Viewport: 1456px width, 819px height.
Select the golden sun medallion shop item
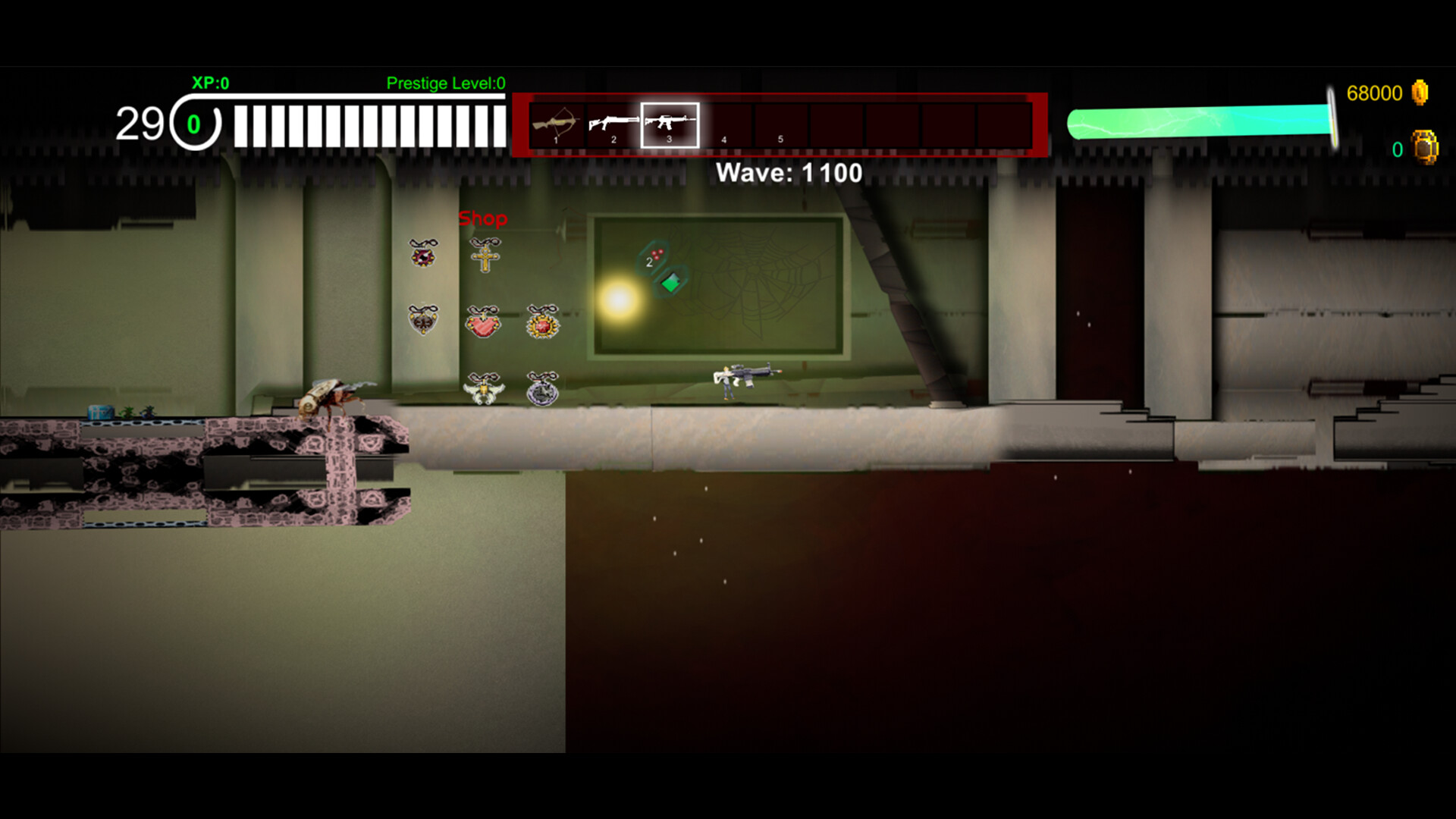(544, 325)
